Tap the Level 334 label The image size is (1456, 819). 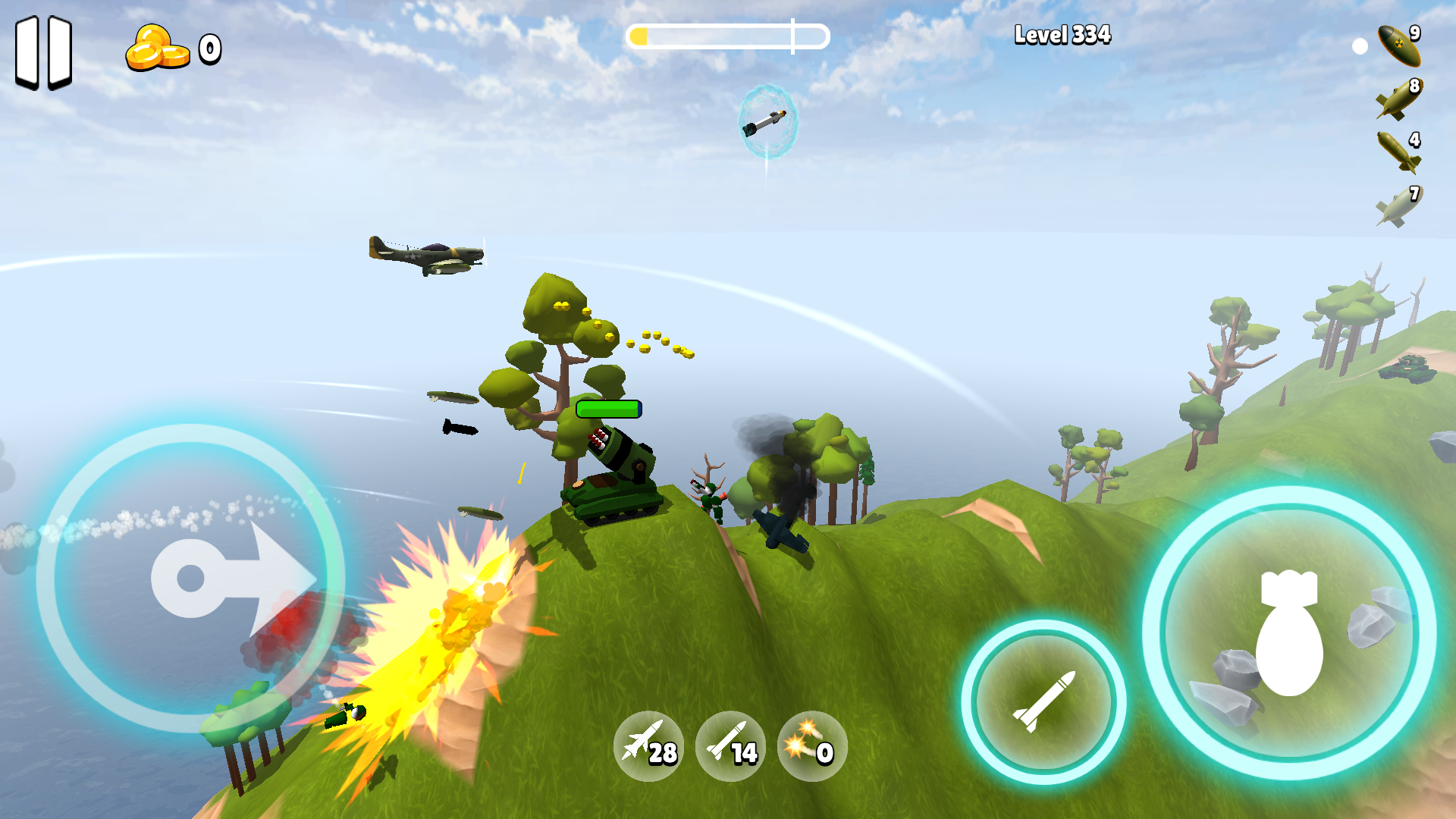click(x=1062, y=34)
